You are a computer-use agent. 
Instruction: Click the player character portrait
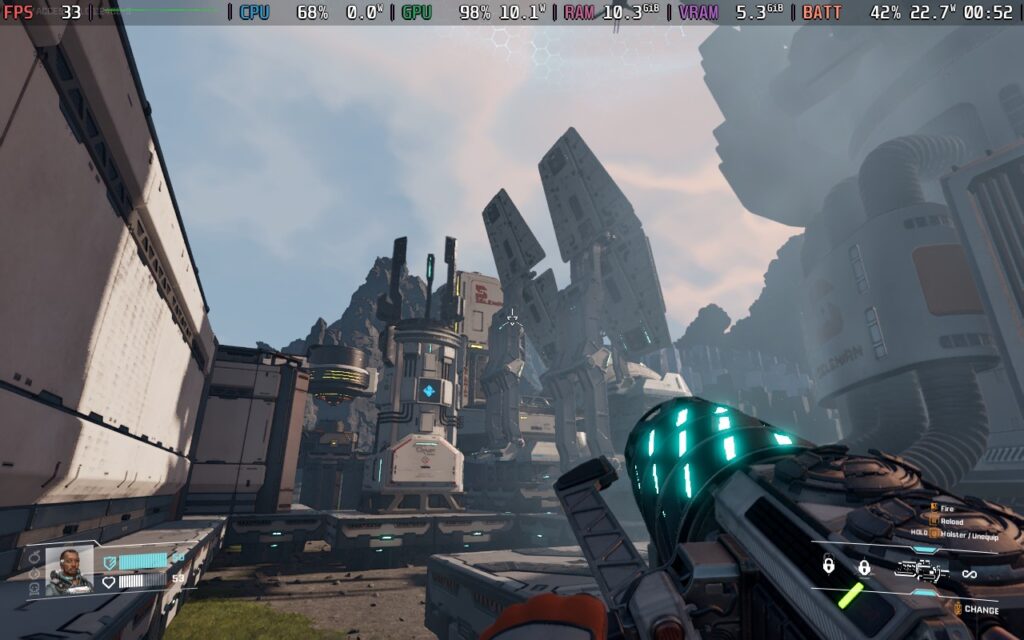point(69,570)
